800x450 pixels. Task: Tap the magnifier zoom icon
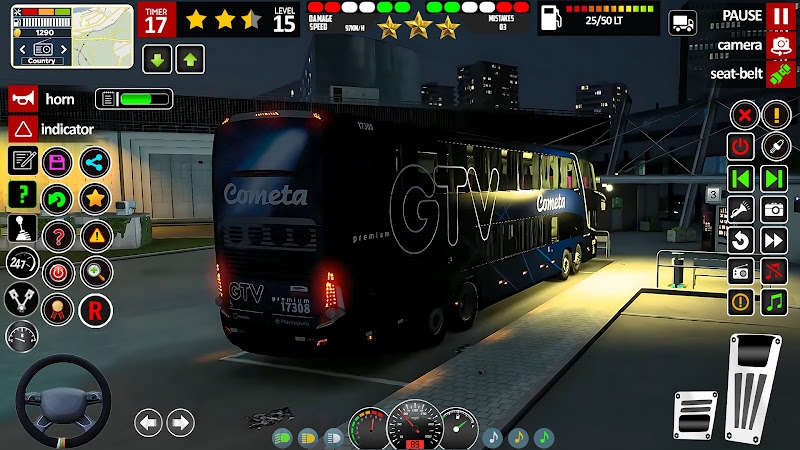[95, 270]
